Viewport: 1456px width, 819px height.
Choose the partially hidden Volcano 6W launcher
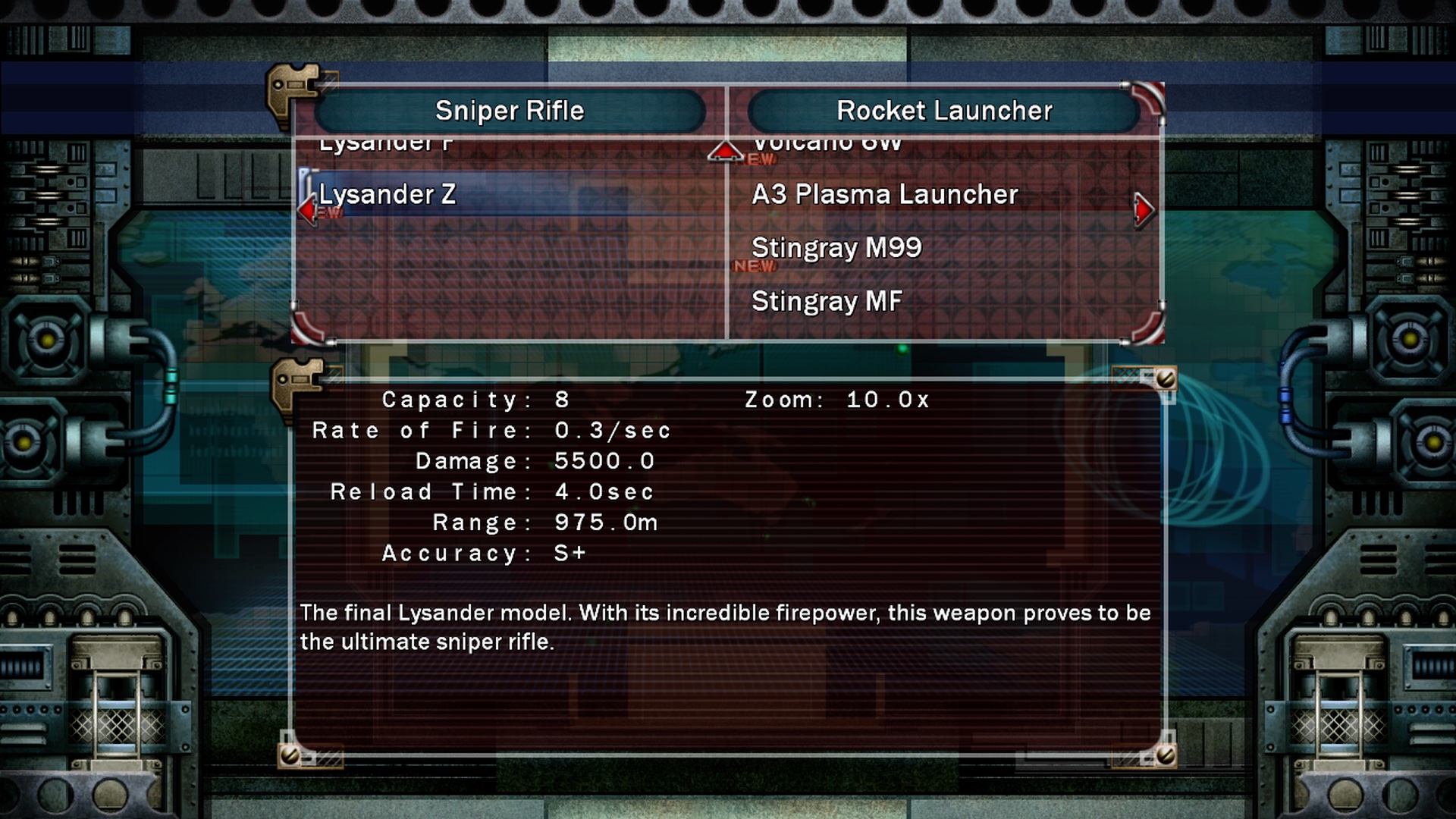[827, 144]
